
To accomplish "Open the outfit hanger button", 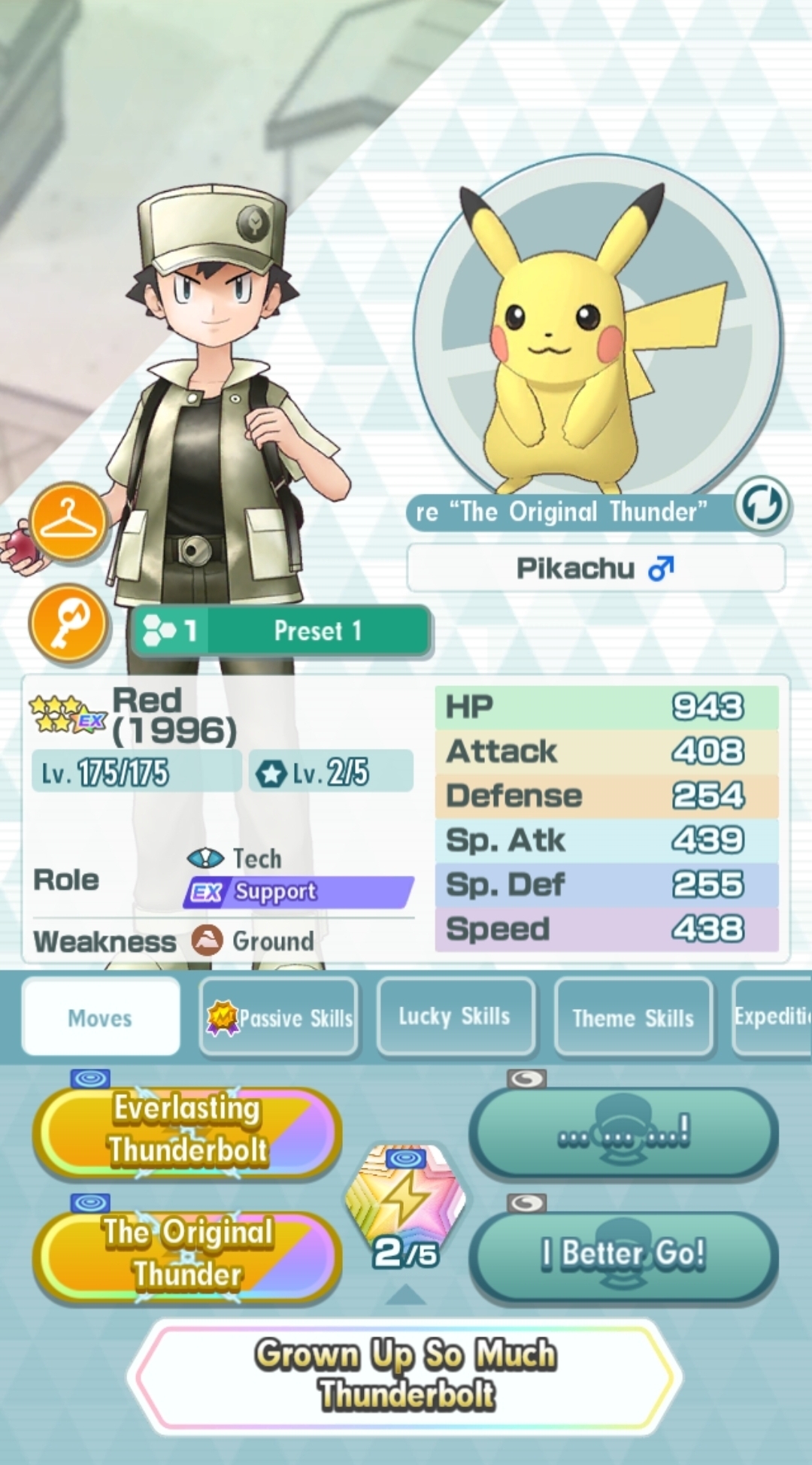I will [x=68, y=522].
